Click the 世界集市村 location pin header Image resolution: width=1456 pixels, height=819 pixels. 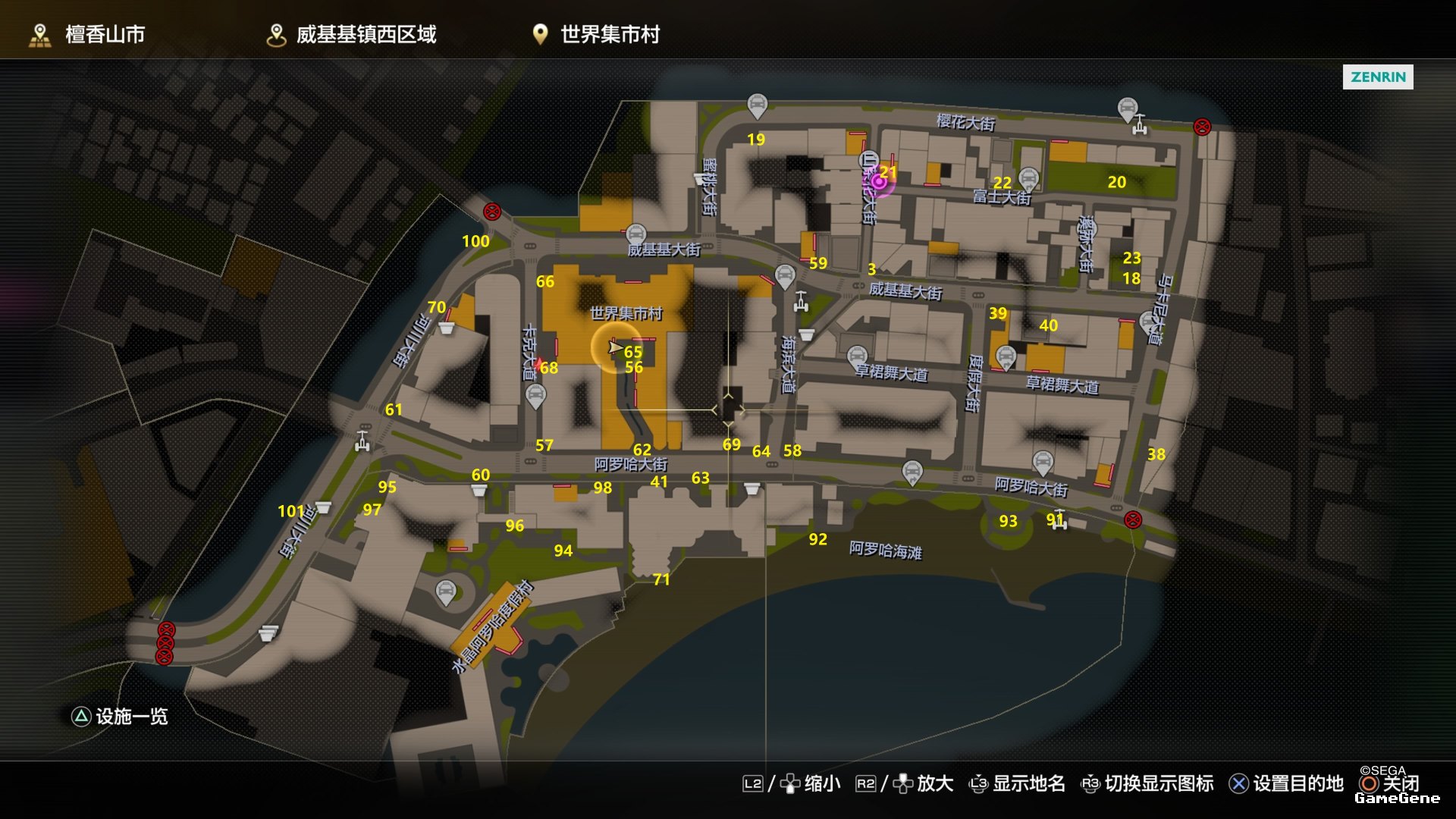coord(596,35)
